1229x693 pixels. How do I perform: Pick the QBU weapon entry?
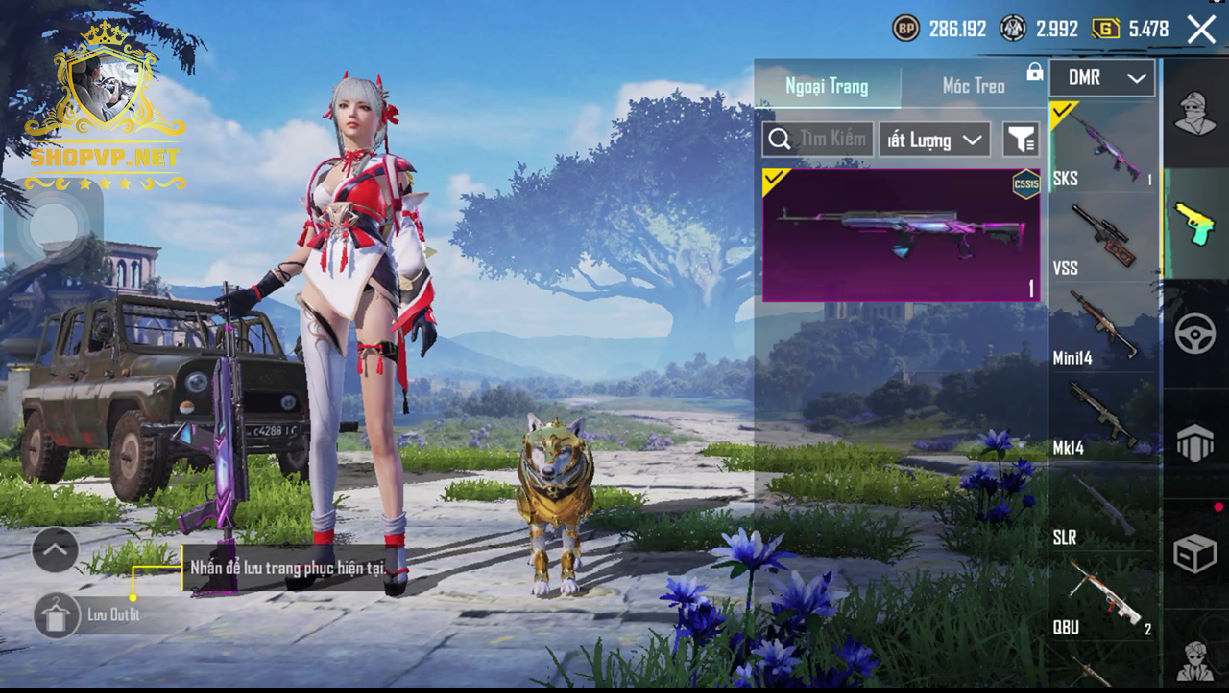coord(1102,597)
